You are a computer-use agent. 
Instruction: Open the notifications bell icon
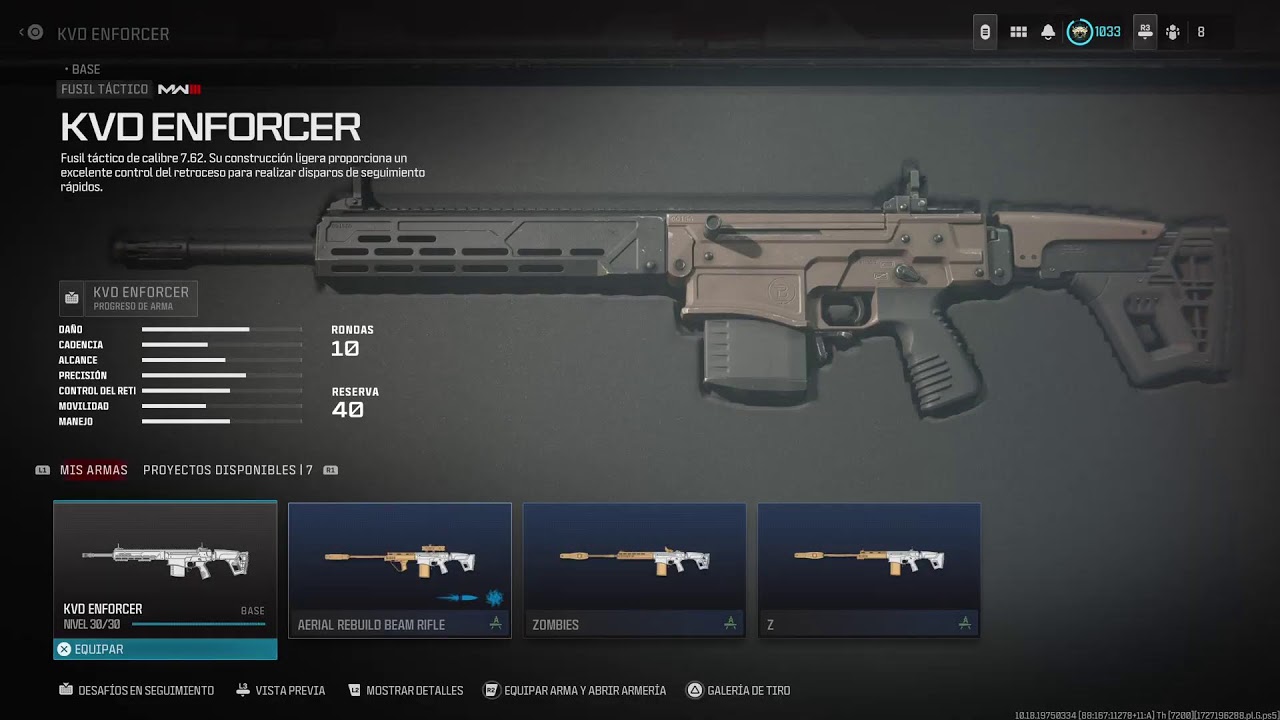[1048, 32]
